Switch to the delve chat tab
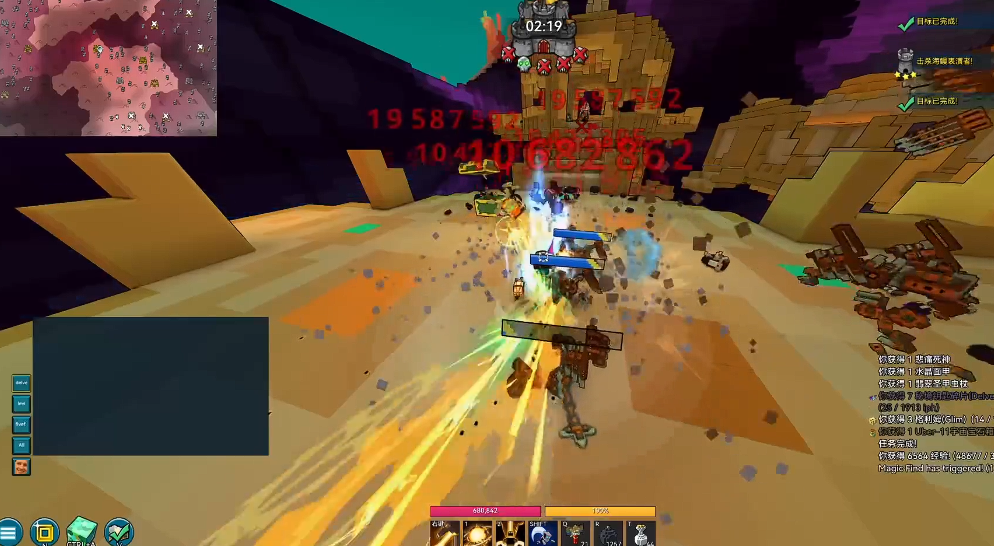 21,382
